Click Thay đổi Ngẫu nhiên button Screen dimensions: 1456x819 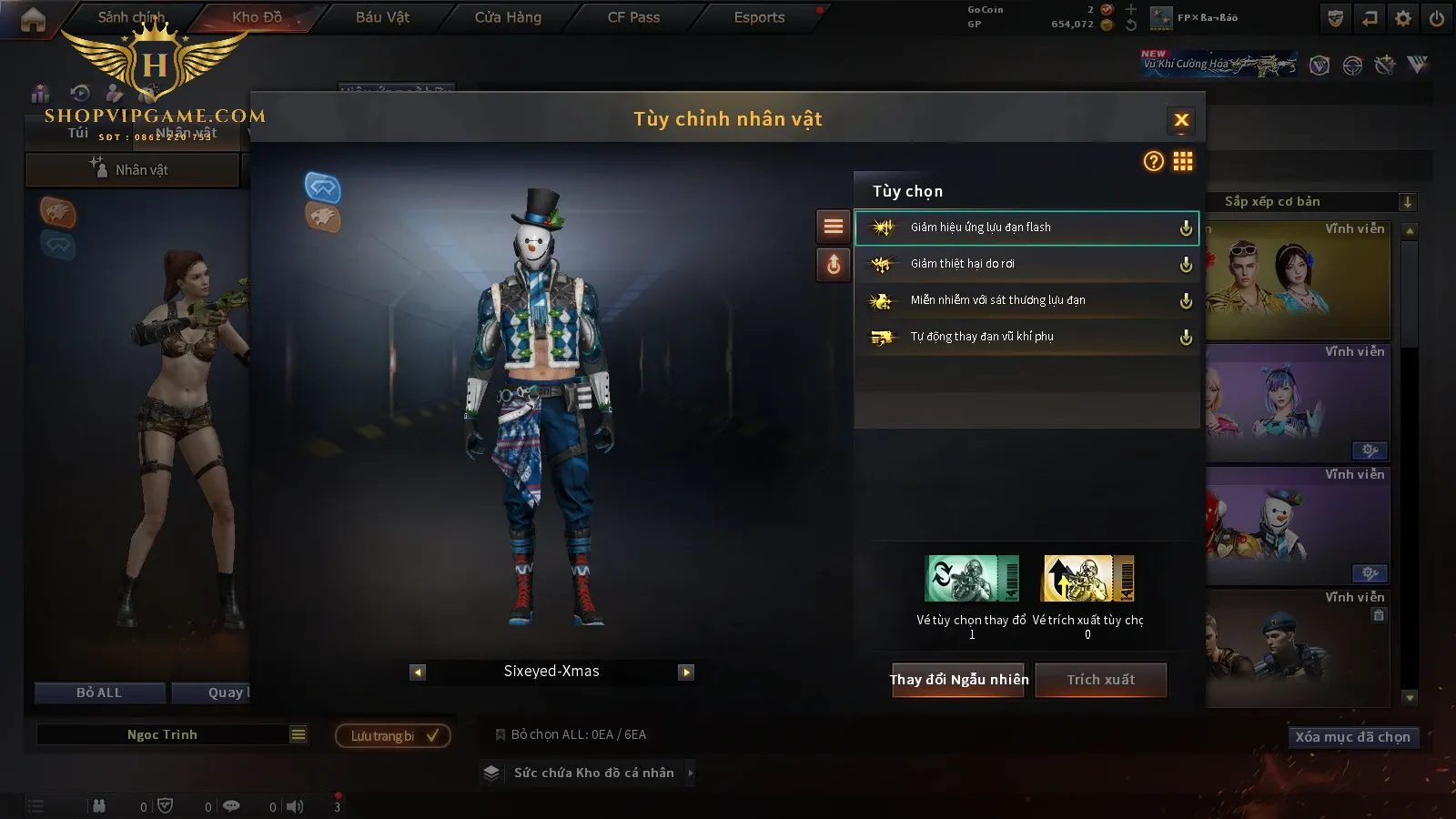coord(958,680)
